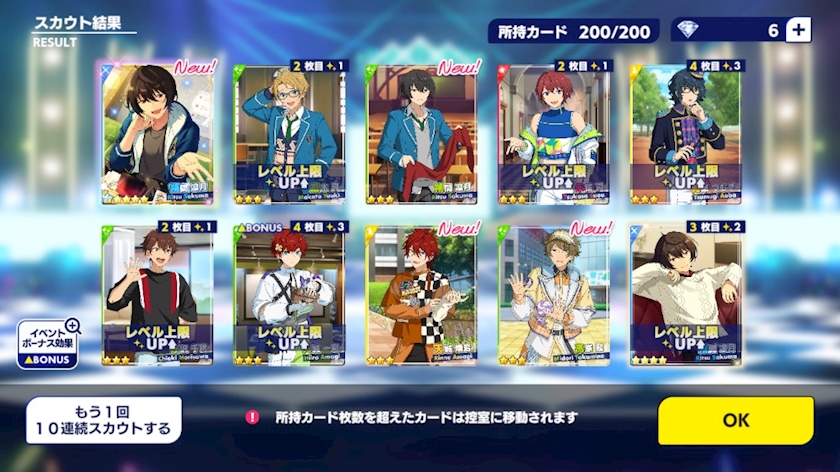This screenshot has height=472, width=840.
Task: Open the Hiiro Amagi bonus card
Action: tap(289, 294)
